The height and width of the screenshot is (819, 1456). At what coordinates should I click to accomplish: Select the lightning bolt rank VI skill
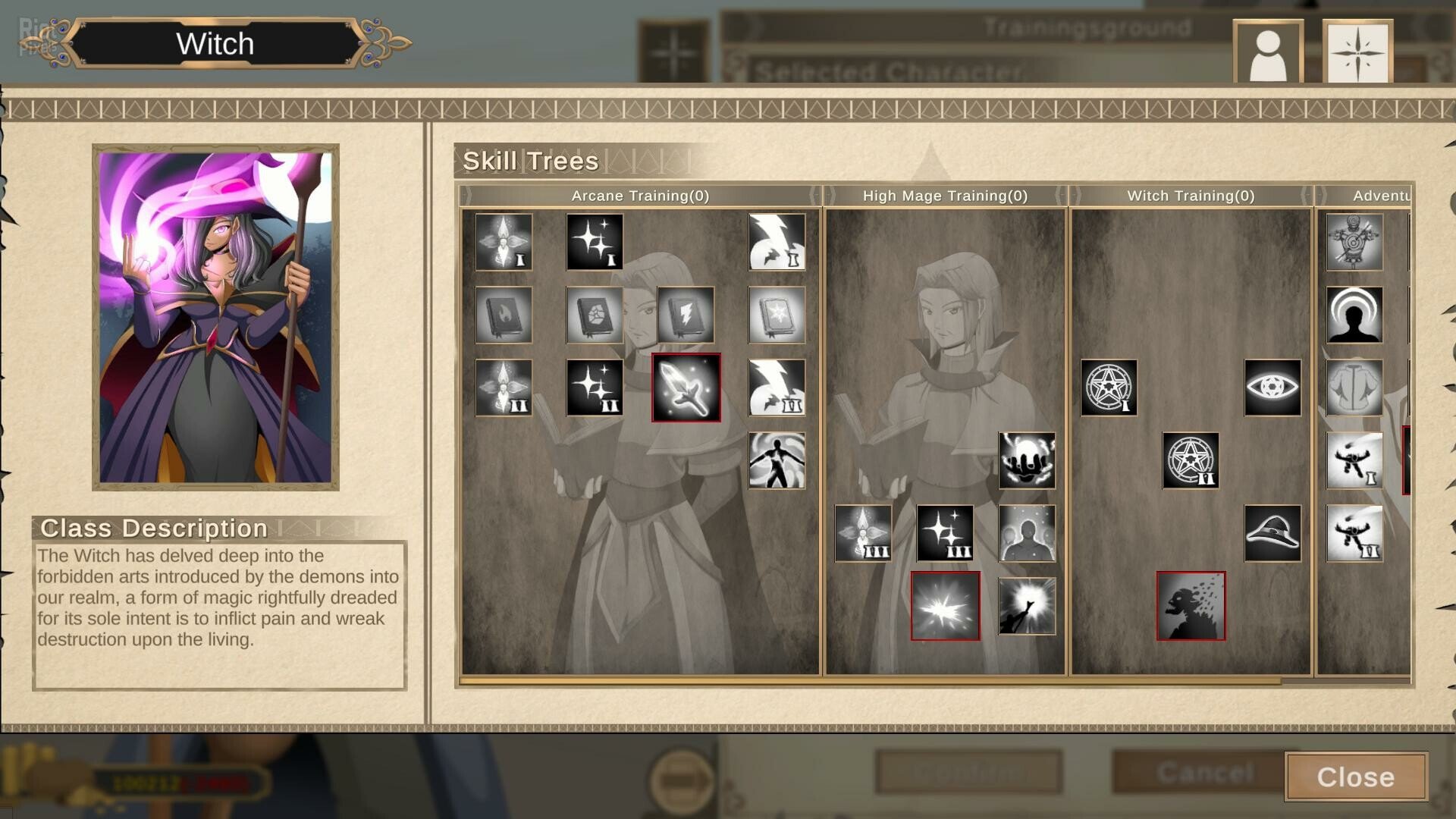coord(776,390)
